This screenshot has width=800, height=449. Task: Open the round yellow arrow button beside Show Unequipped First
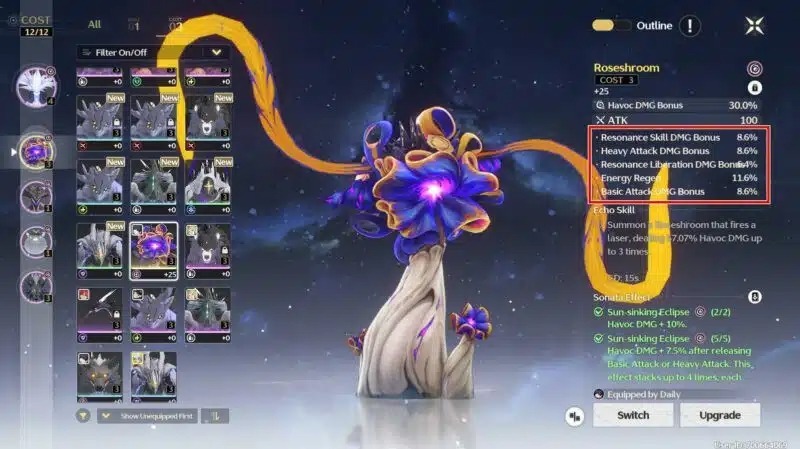pos(83,415)
